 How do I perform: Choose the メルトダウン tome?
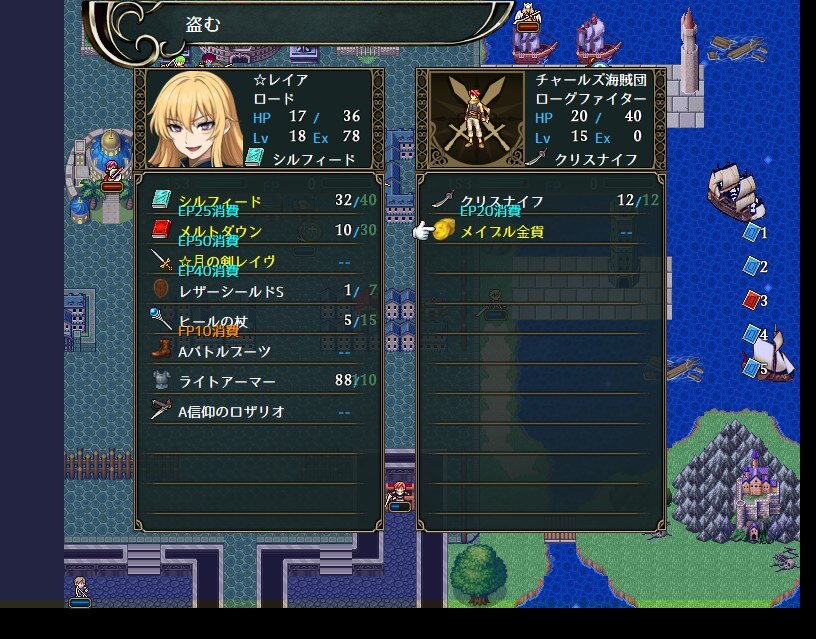(x=220, y=231)
